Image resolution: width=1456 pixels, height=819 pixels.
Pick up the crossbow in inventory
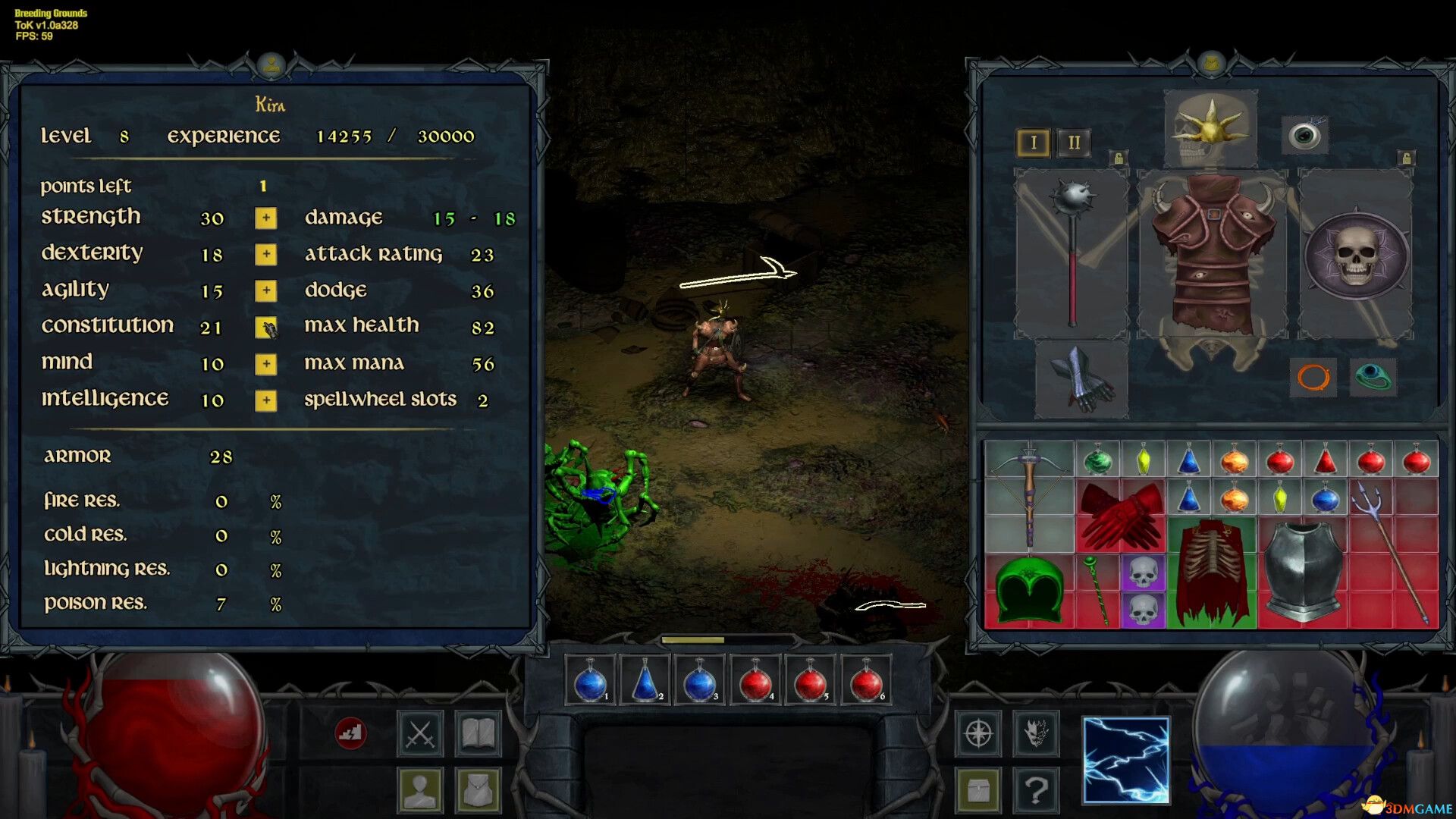click(x=1029, y=493)
